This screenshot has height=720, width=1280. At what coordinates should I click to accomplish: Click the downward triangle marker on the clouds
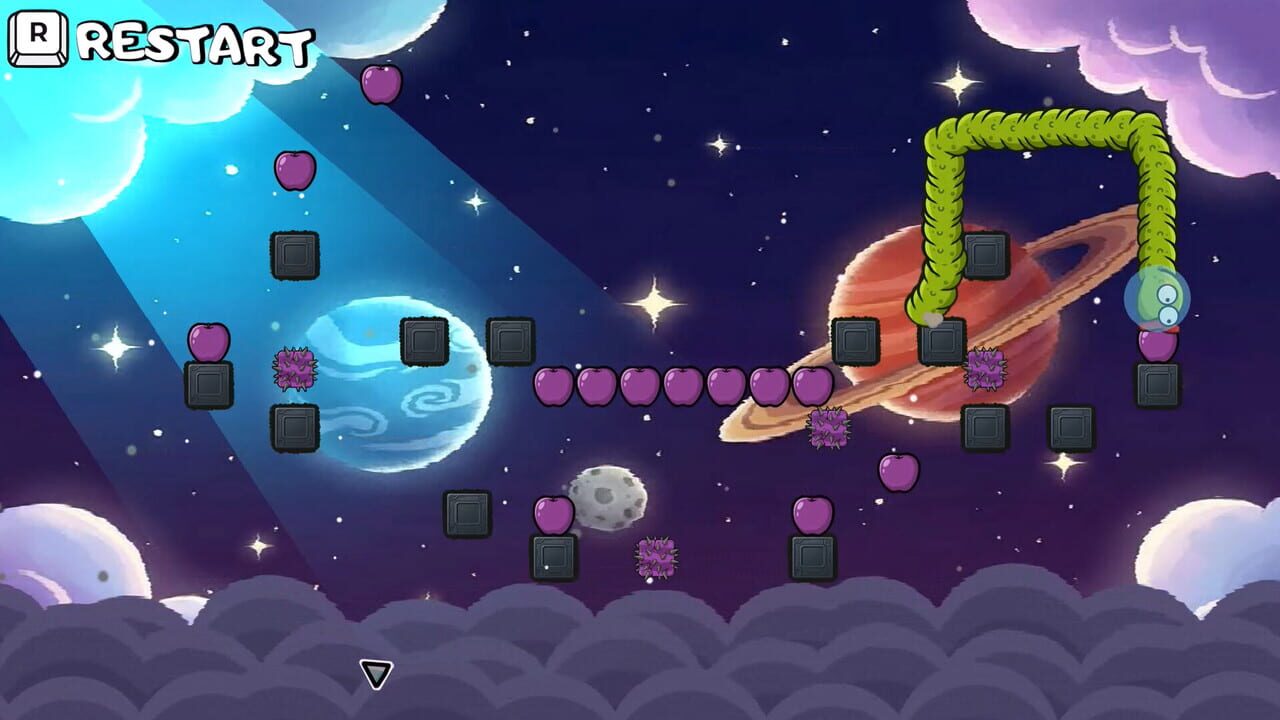376,673
